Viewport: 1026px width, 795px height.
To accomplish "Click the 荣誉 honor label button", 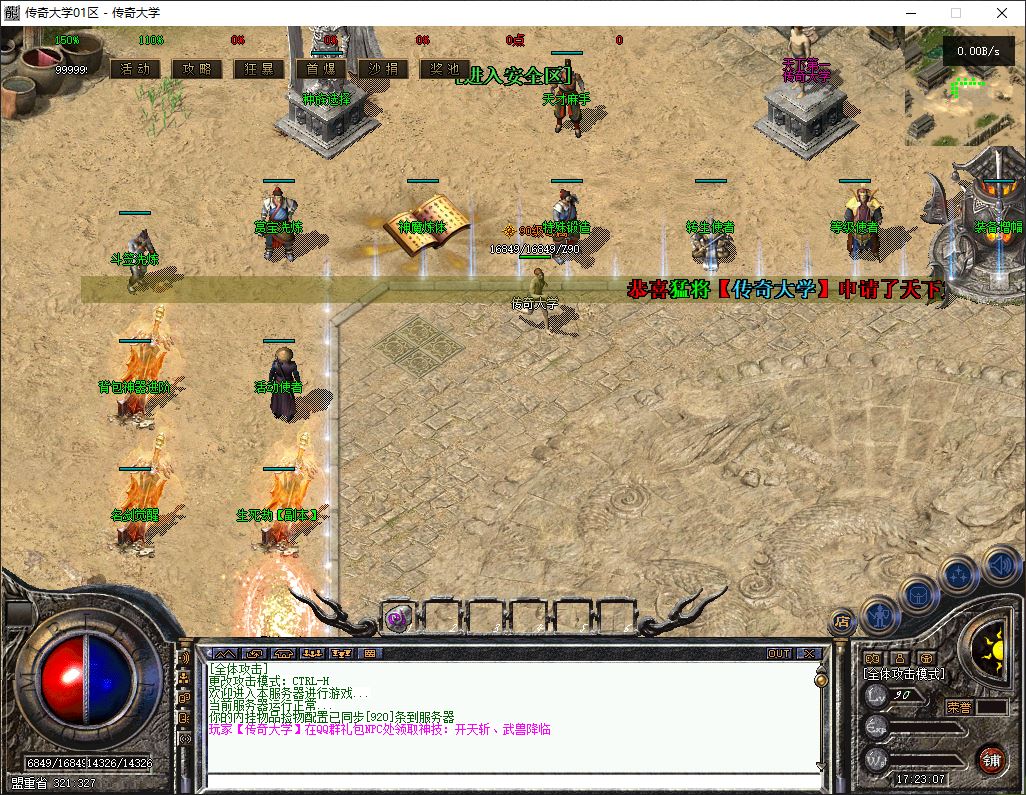I will coord(960,706).
